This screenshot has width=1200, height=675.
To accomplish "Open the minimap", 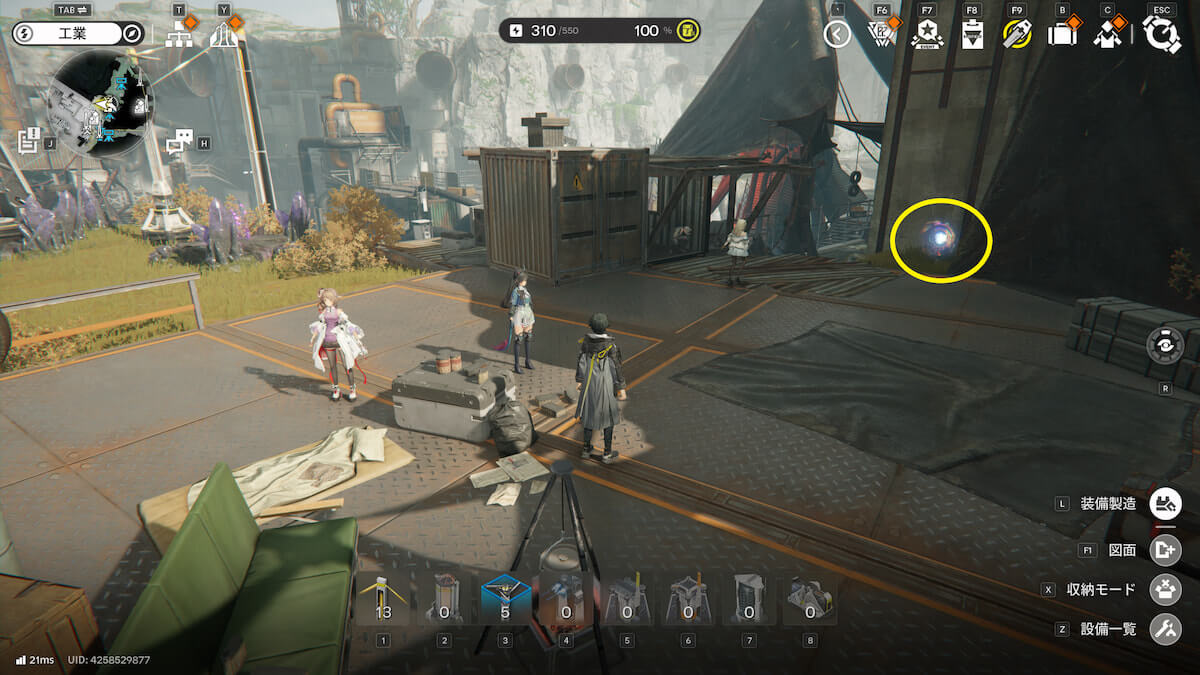I will click(x=101, y=104).
